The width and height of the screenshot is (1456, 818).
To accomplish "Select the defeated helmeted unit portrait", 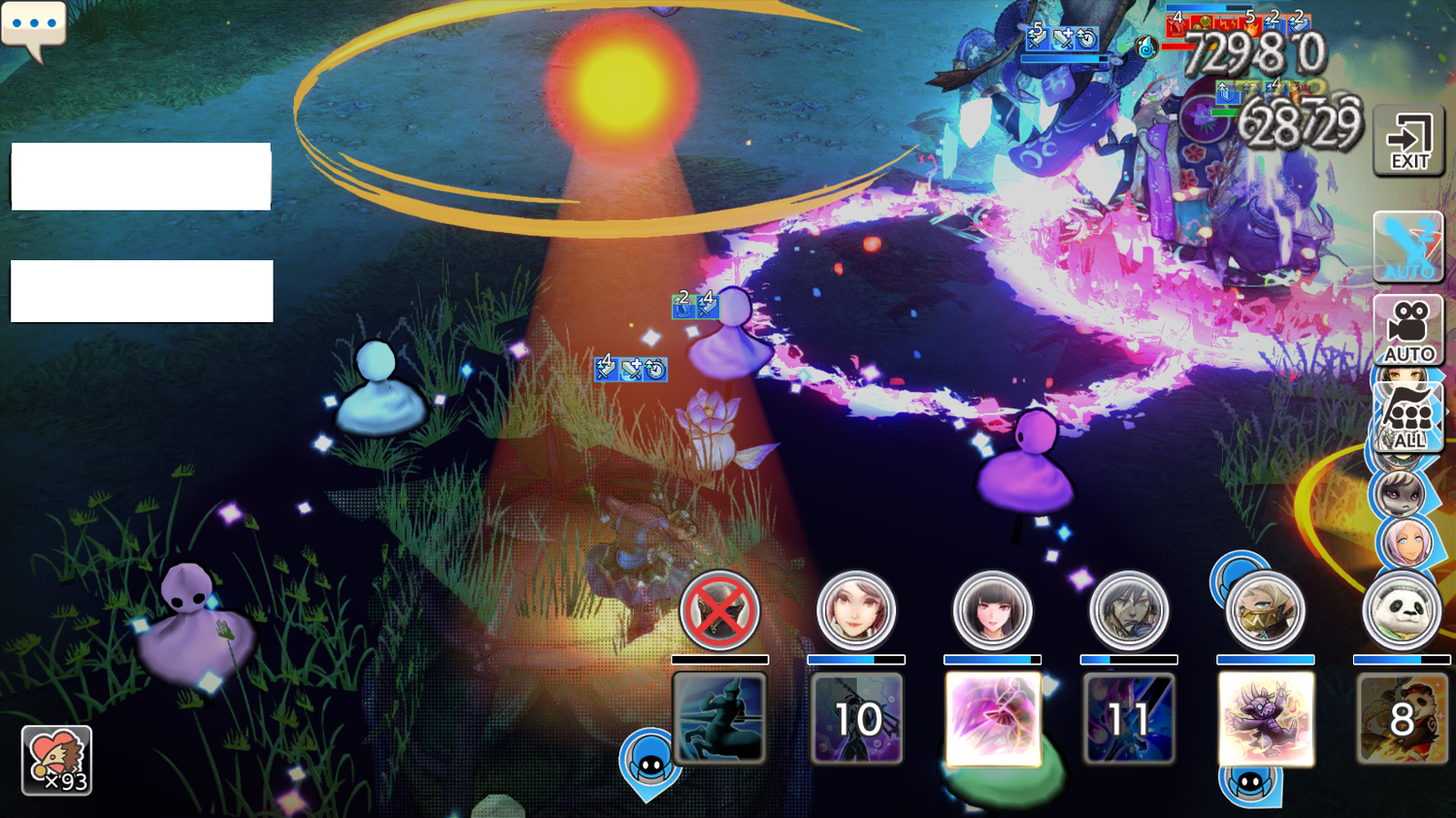I will tap(719, 610).
